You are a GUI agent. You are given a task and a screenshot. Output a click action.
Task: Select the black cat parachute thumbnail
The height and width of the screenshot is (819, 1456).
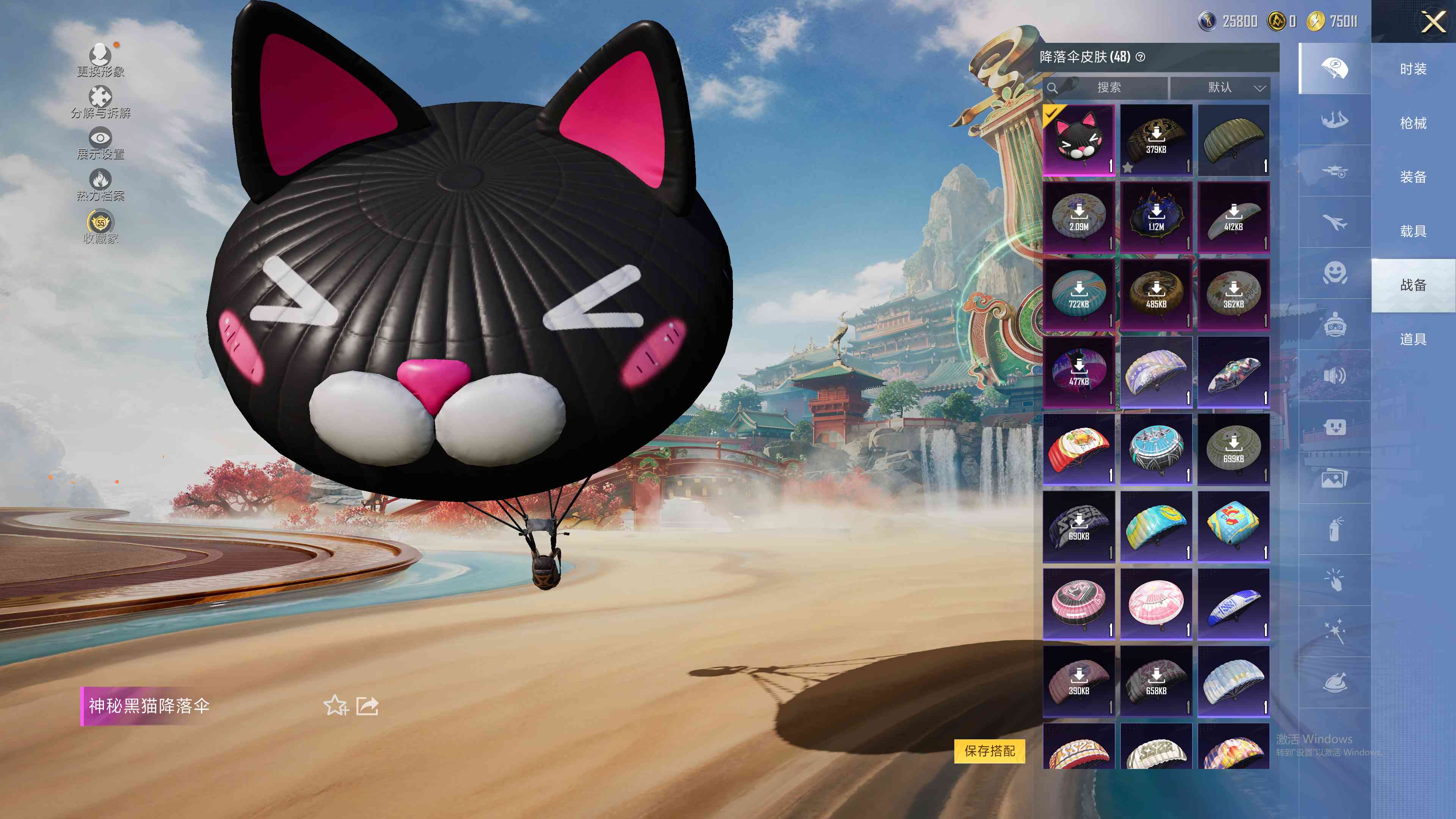1078,140
